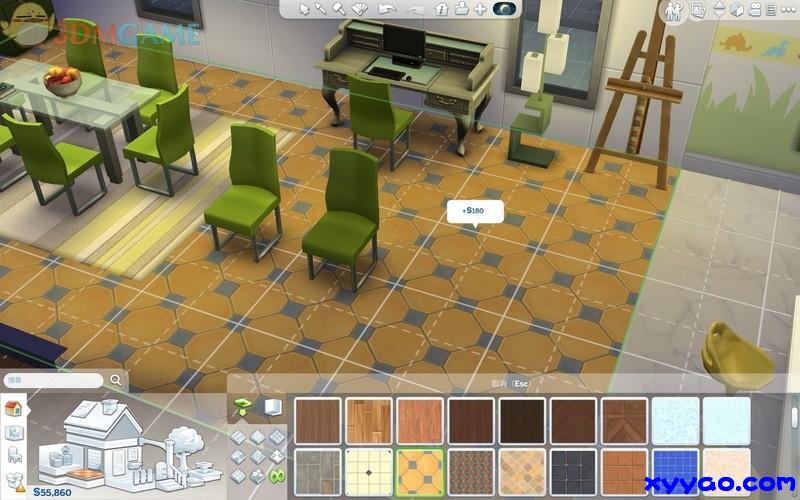This screenshot has width=800, height=500.
Task: Switch to the house build mode tab
Action: point(14,409)
